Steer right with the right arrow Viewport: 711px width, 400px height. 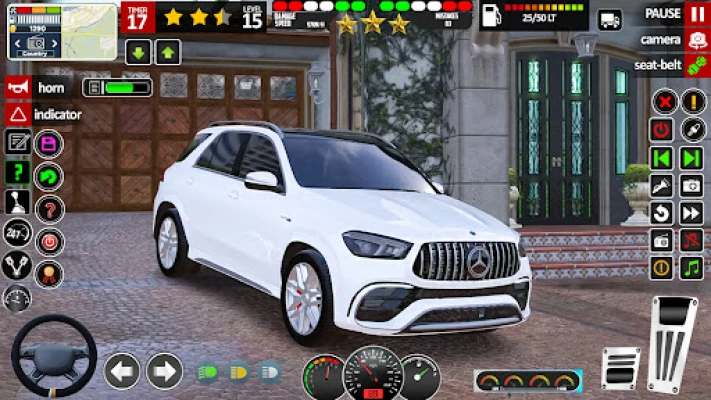[165, 371]
